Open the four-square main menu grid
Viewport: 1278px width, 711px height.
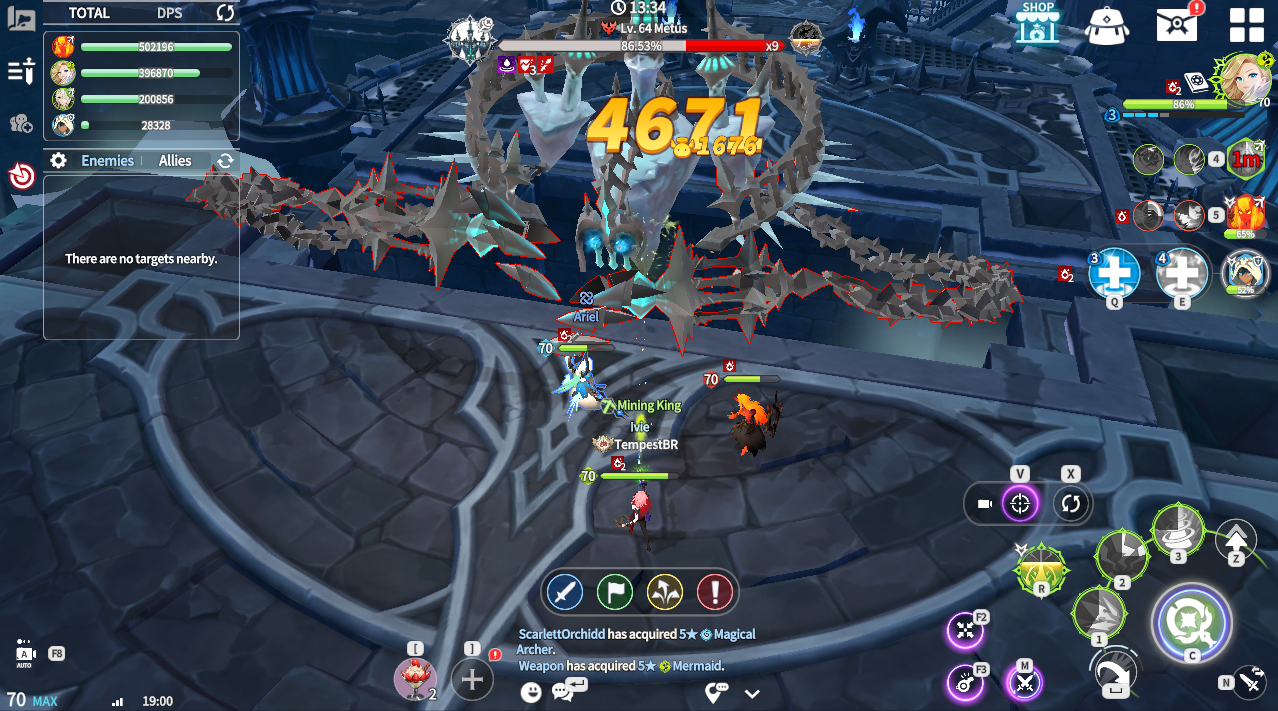pos(1246,25)
